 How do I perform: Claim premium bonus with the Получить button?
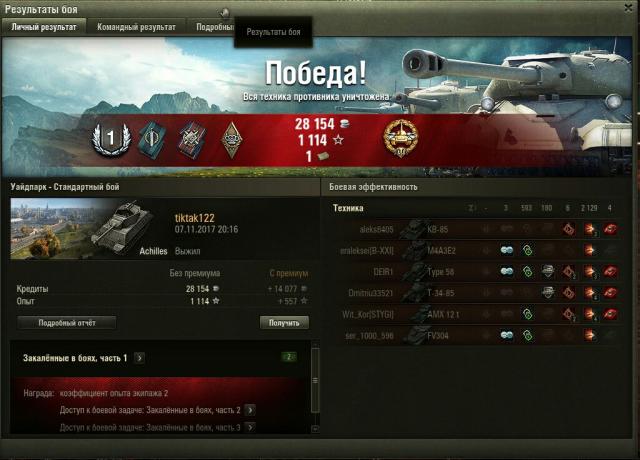pos(284,323)
